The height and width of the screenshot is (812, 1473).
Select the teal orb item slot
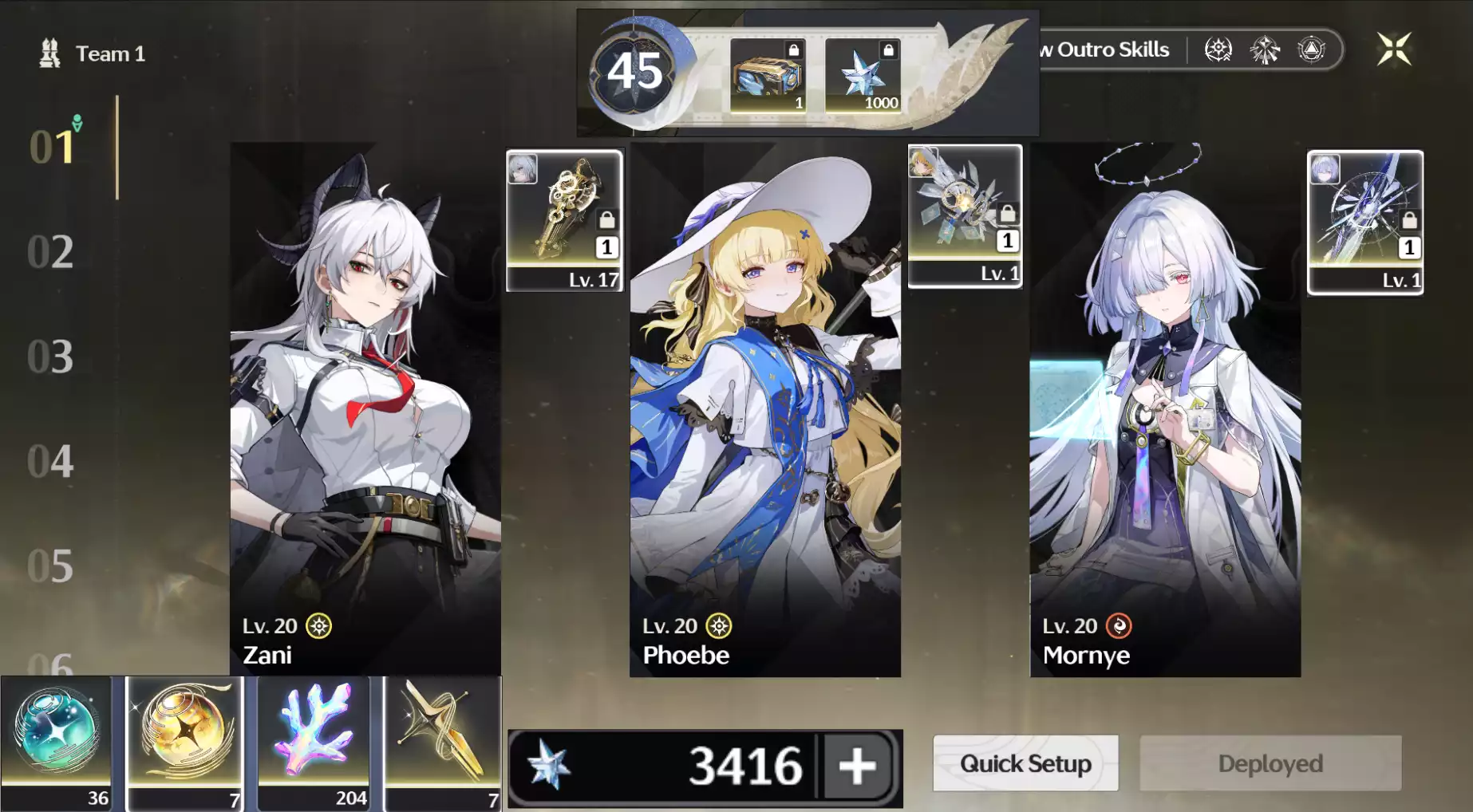point(57,742)
